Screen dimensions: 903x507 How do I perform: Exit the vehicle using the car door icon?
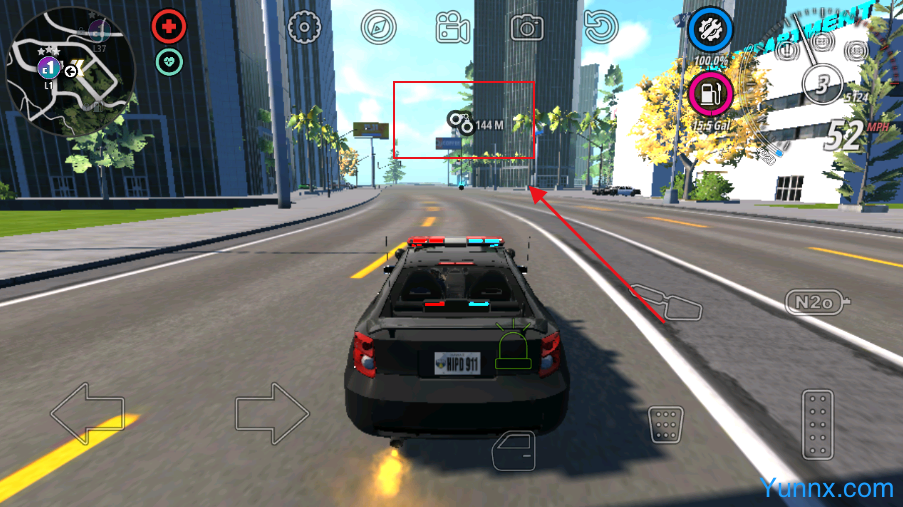pos(514,450)
